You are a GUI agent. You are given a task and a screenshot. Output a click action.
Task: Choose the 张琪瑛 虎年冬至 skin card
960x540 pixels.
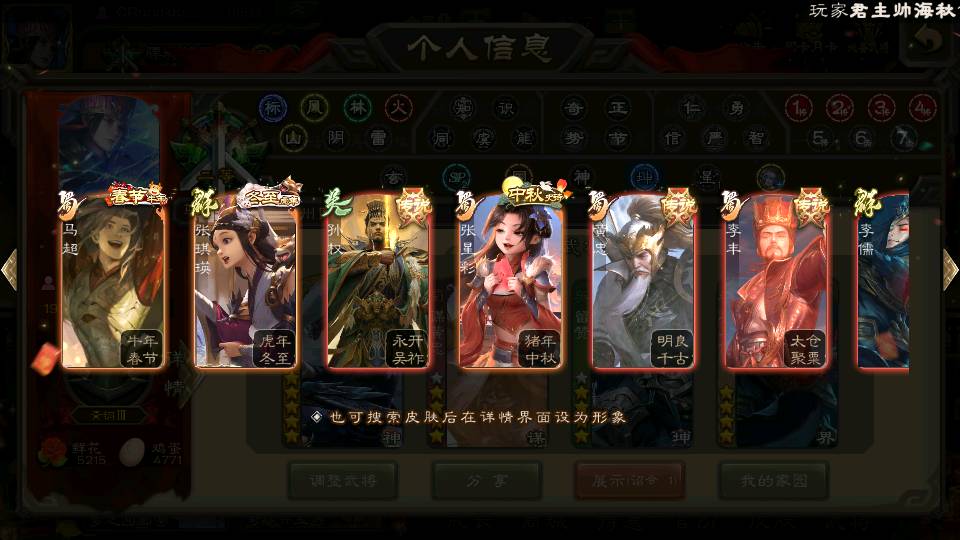pyautogui.click(x=246, y=282)
